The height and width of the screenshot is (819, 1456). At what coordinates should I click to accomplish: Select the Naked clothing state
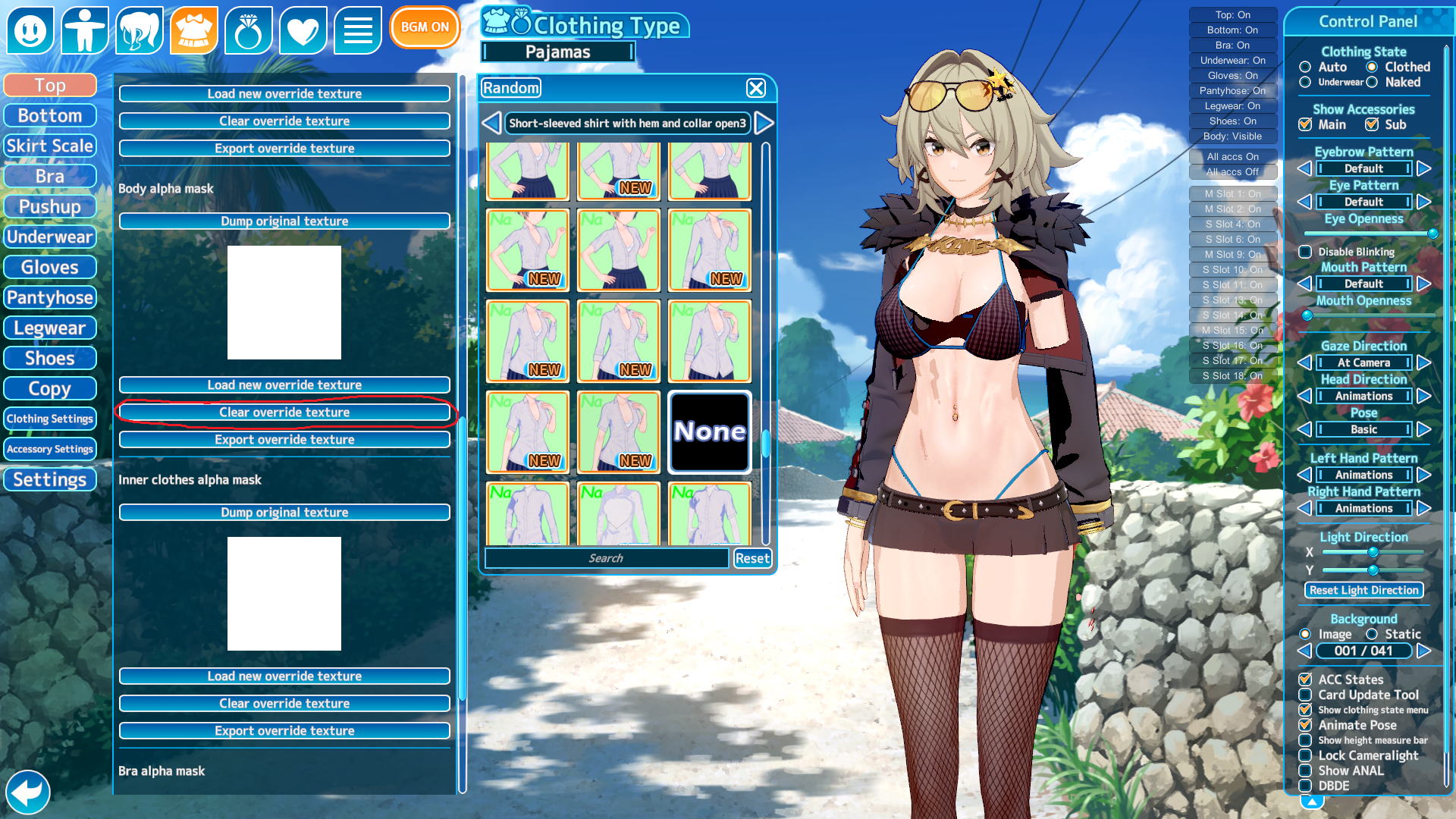1372,83
